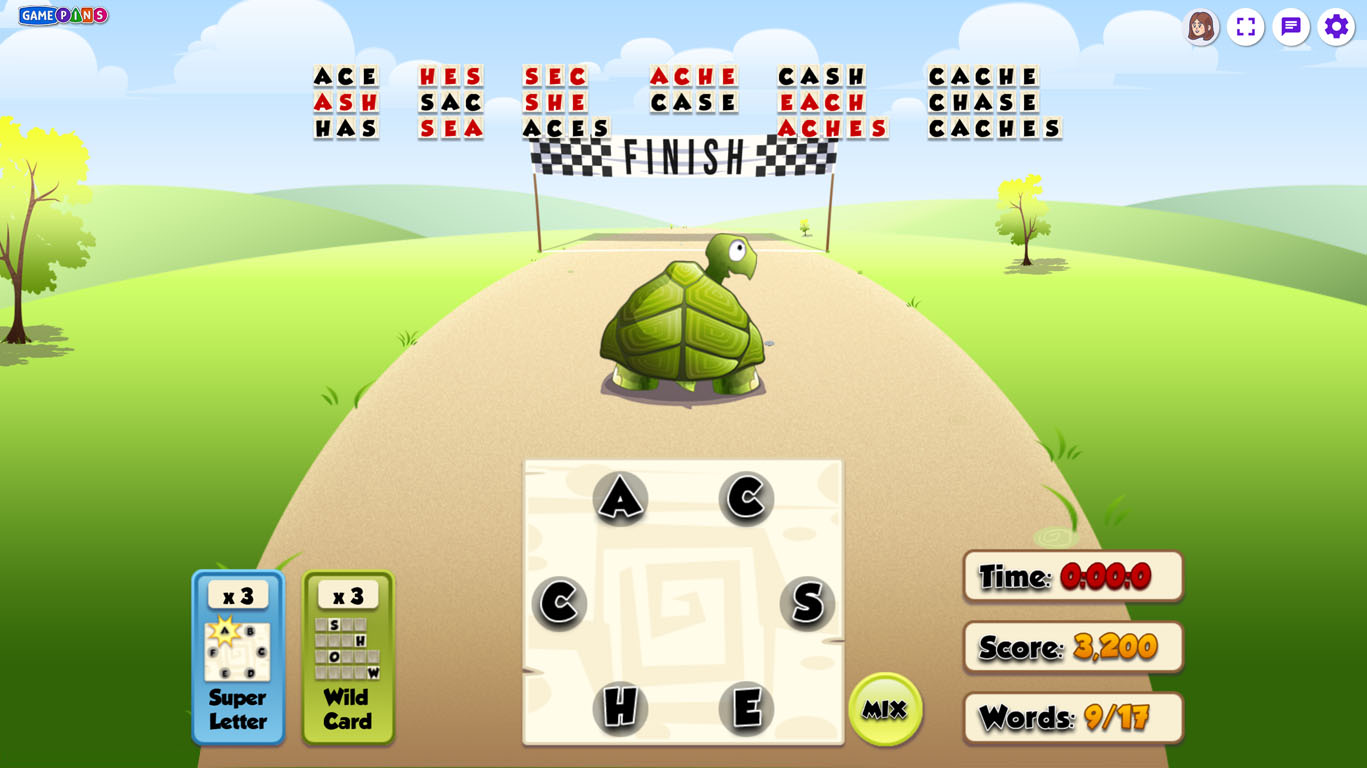Image resolution: width=1367 pixels, height=768 pixels.
Task: Open the chat message panel
Action: [1291, 27]
